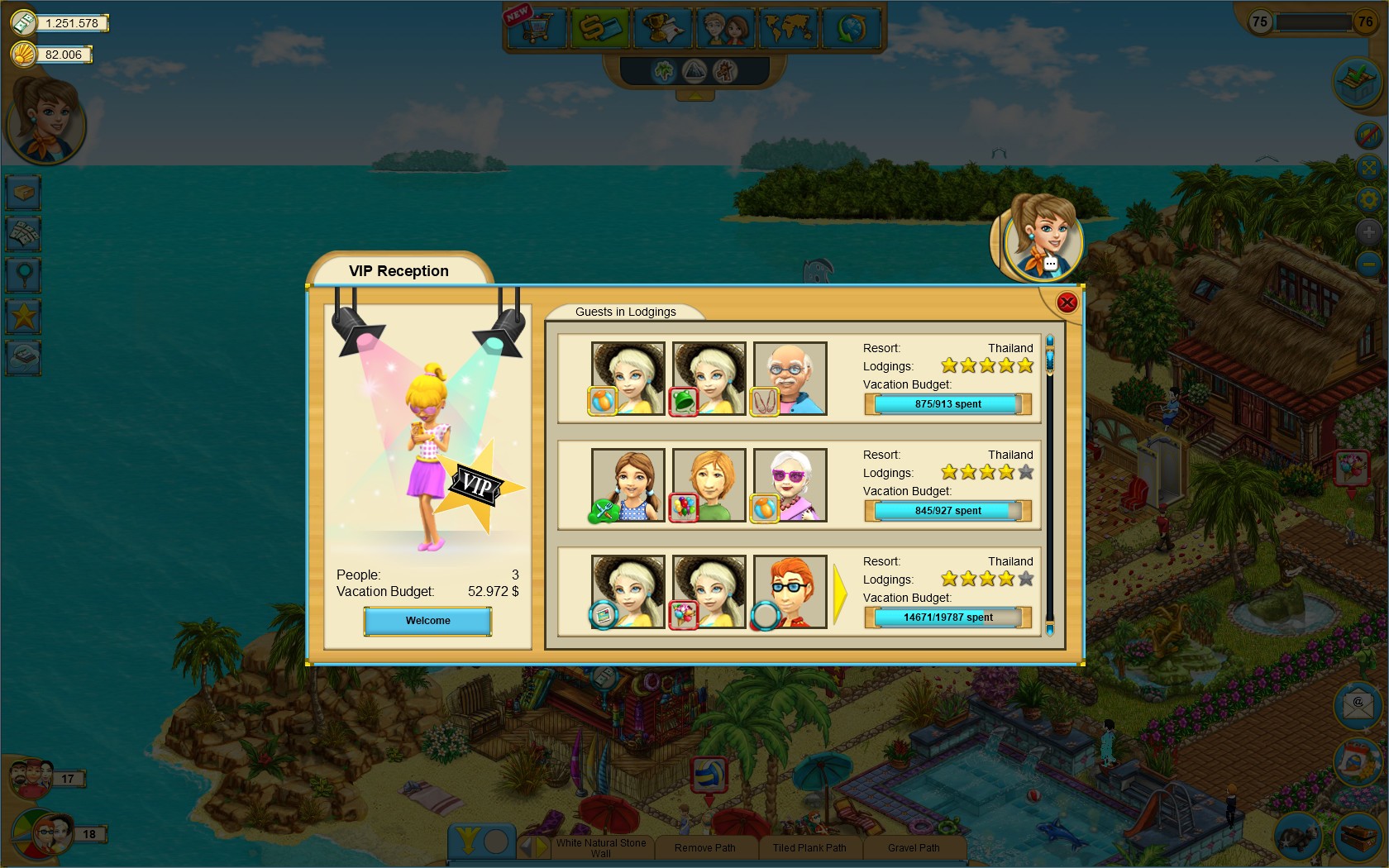Open the settings gear on the right
This screenshot has width=1389, height=868.
[x=1368, y=198]
